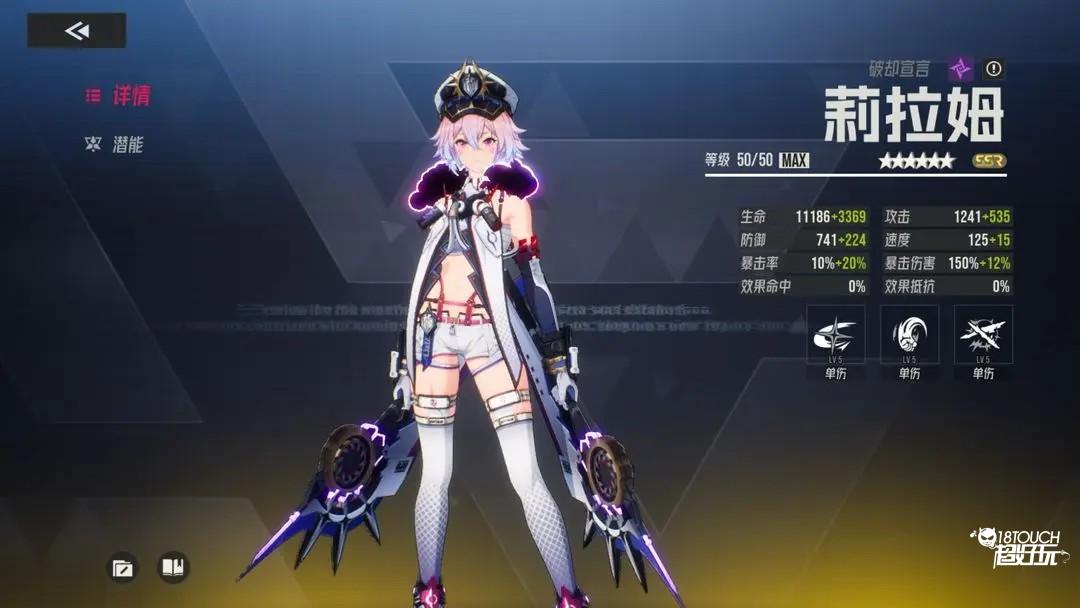Switch to the 详情 details tab

(118, 96)
